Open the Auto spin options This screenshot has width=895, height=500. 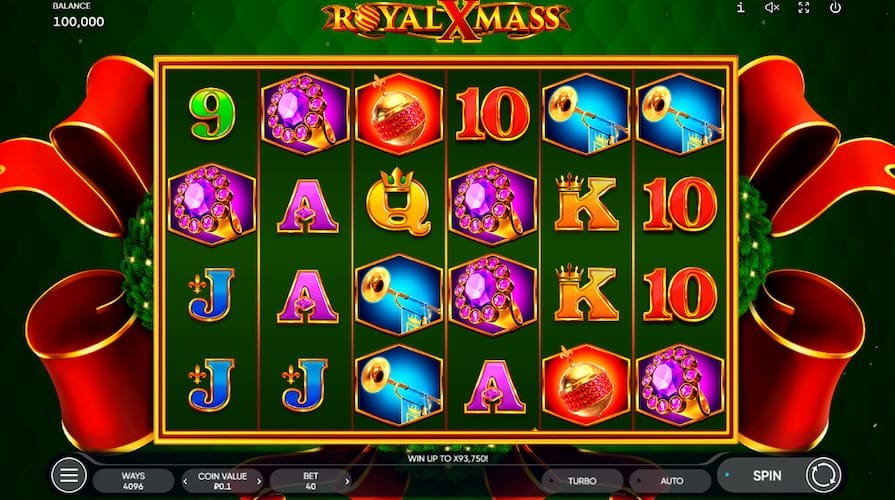pyautogui.click(x=672, y=481)
